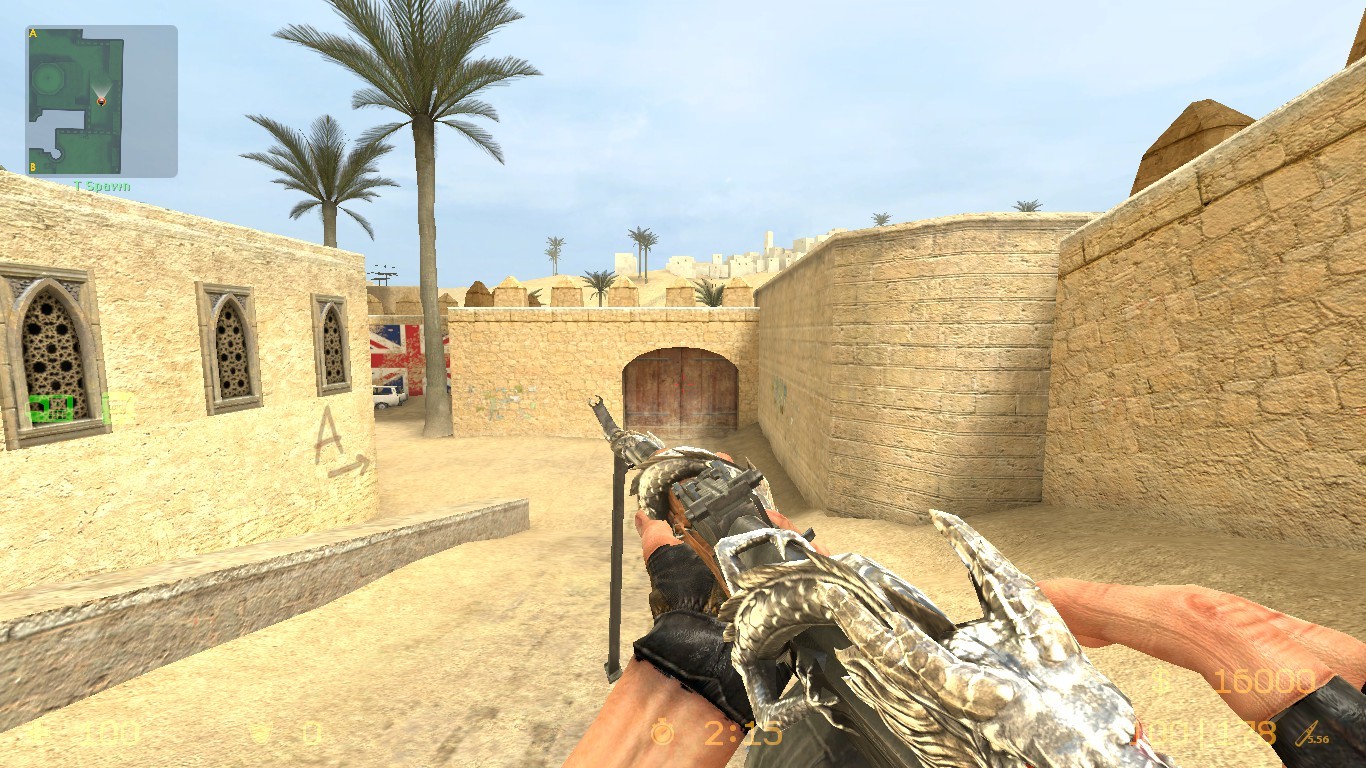Click the bombsite A marker on the radar
This screenshot has width=1366, height=768.
[33, 33]
